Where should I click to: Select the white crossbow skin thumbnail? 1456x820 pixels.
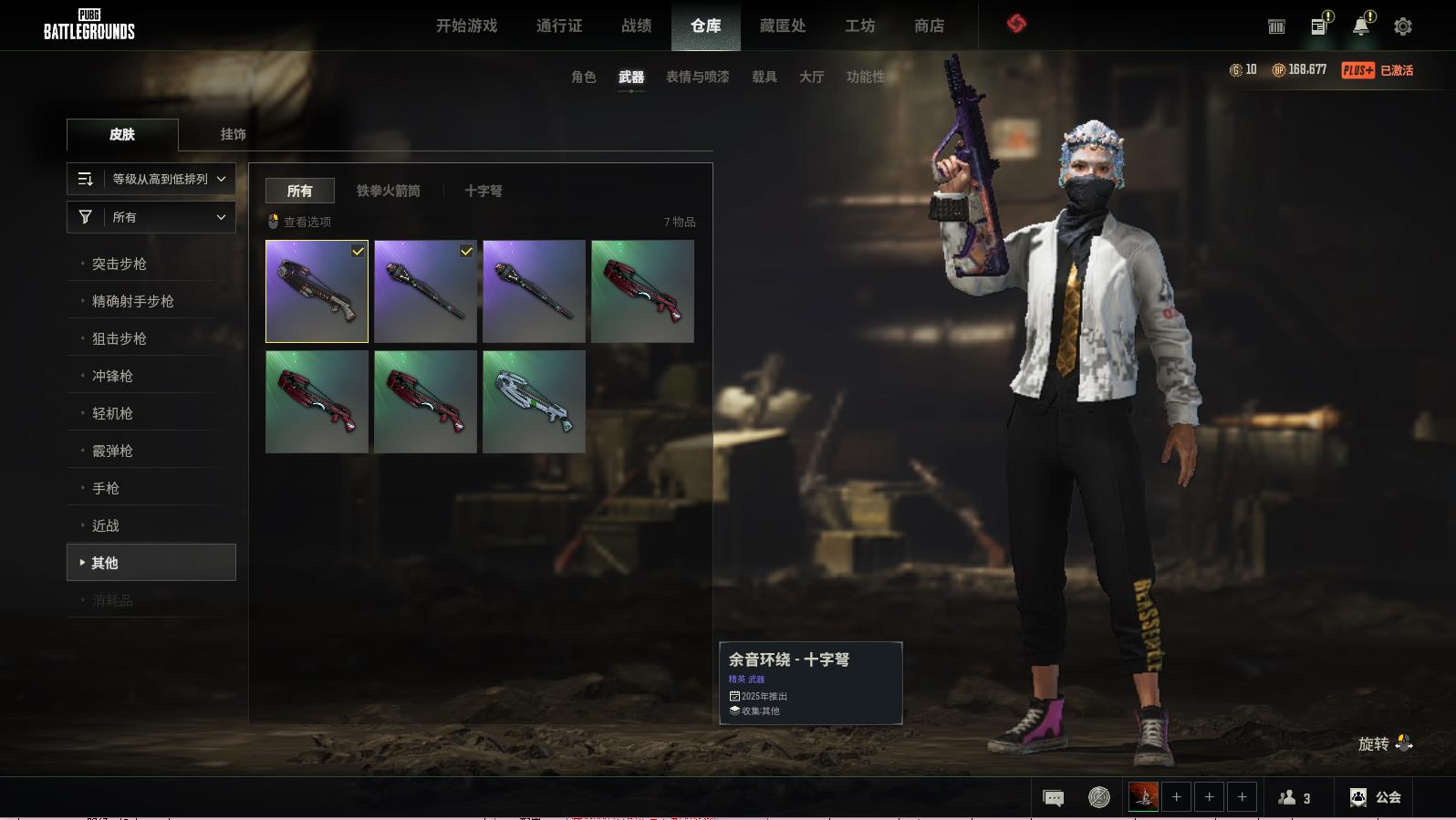click(534, 401)
